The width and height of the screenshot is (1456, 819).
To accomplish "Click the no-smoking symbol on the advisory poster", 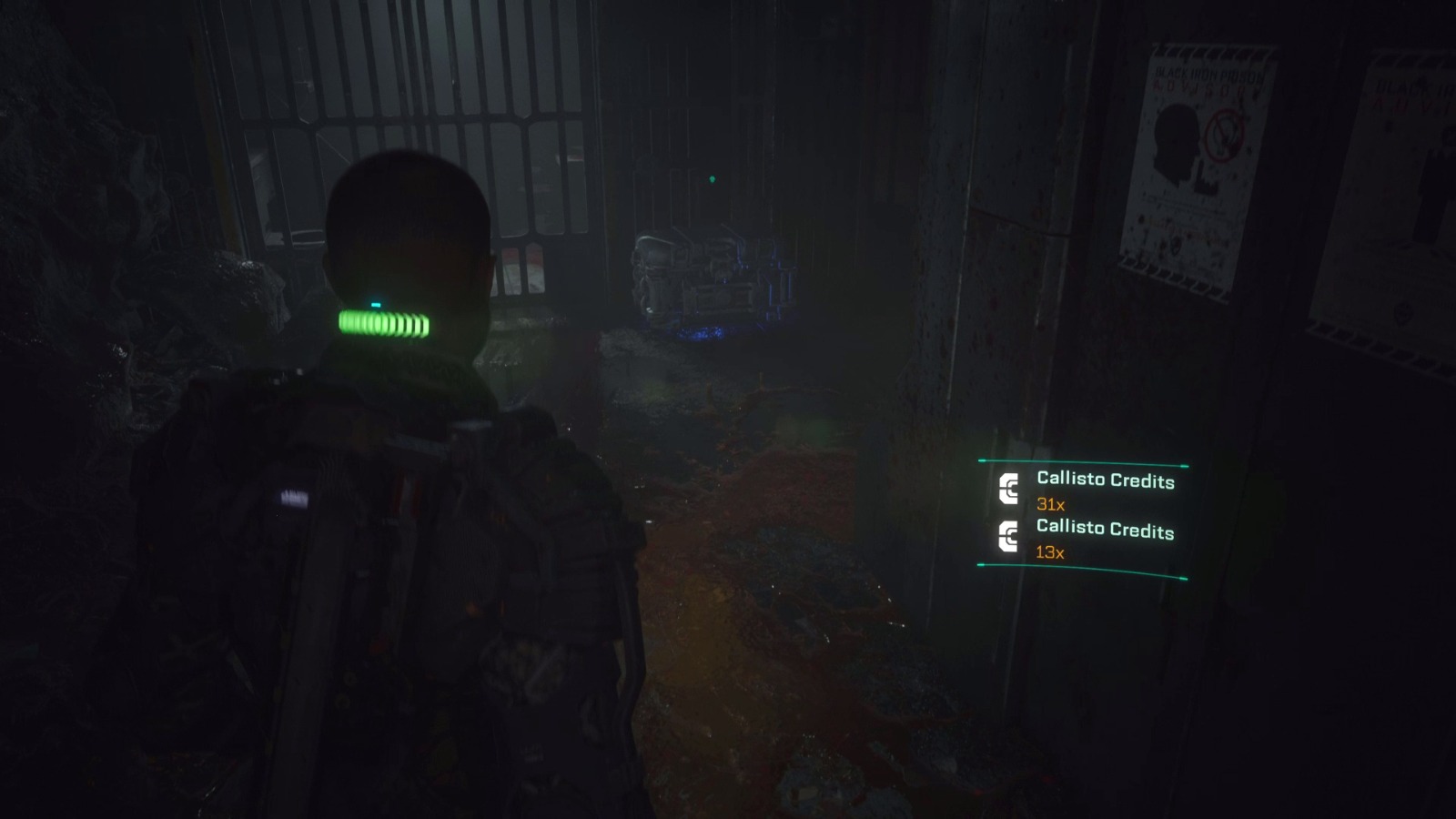I will coord(1226,135).
